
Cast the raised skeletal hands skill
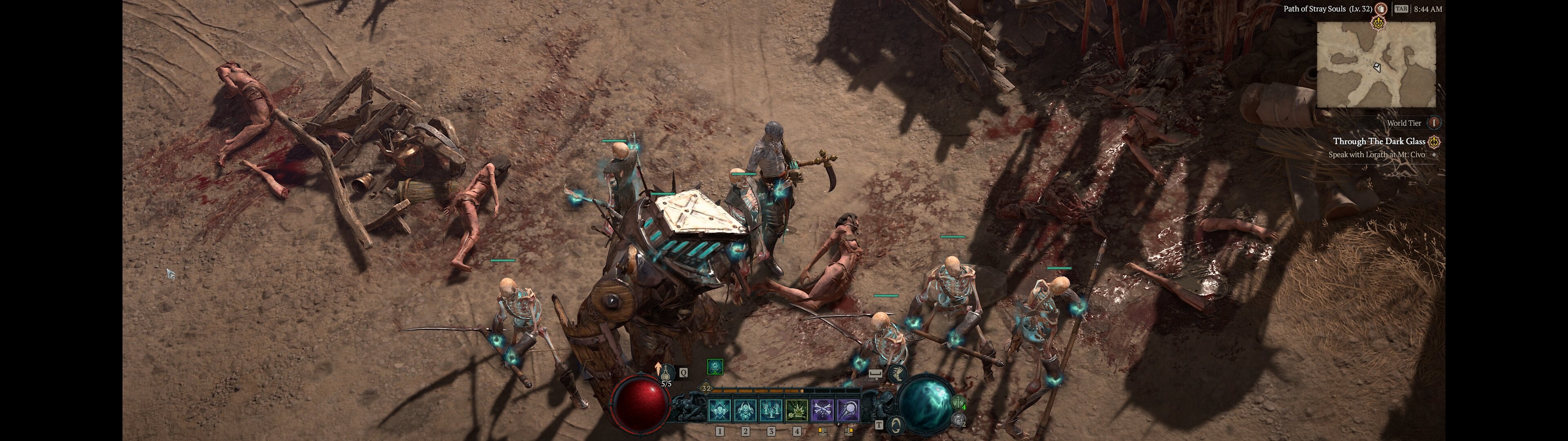[x=771, y=410]
